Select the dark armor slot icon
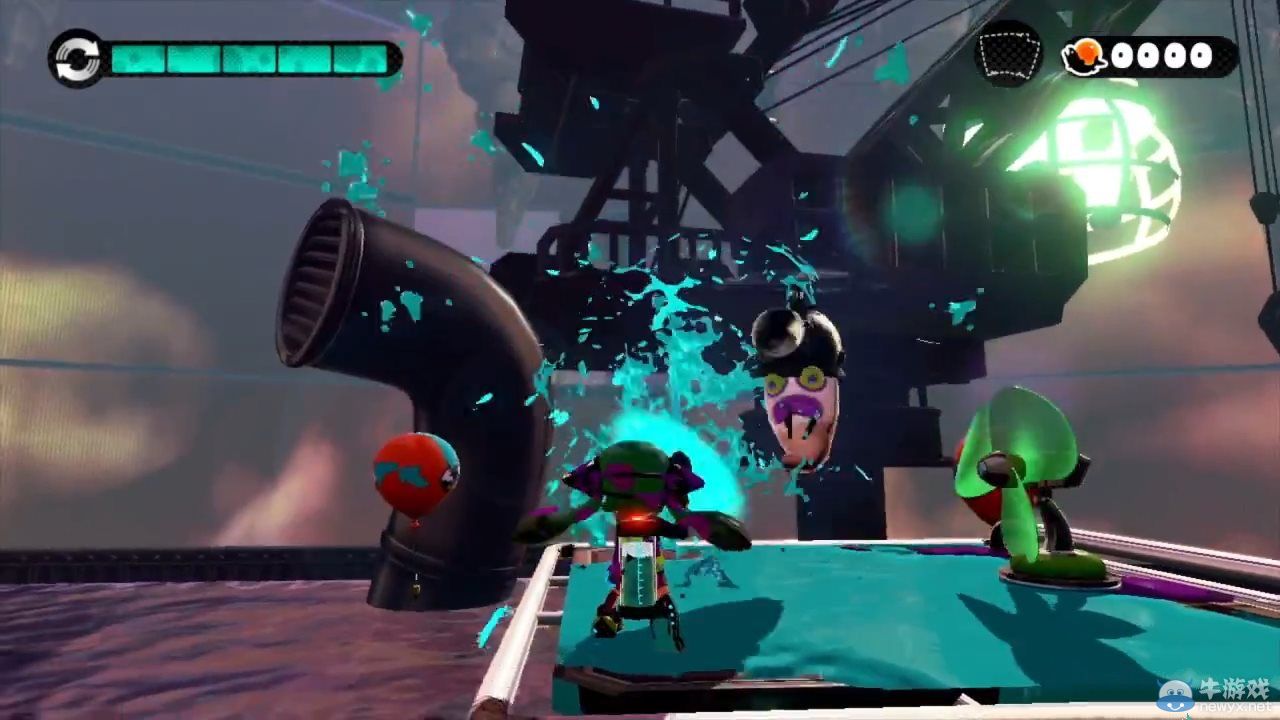 [1008, 55]
